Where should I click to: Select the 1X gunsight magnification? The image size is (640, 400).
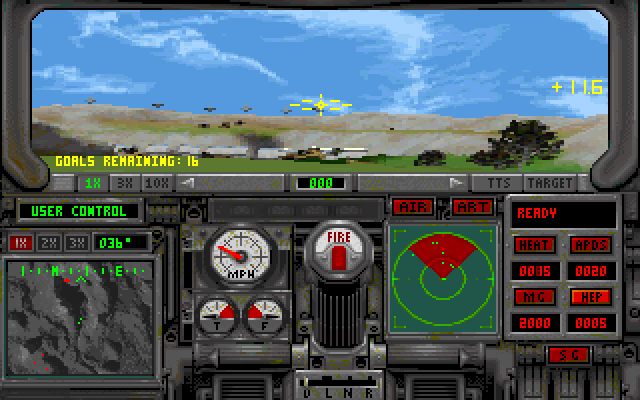tap(93, 183)
